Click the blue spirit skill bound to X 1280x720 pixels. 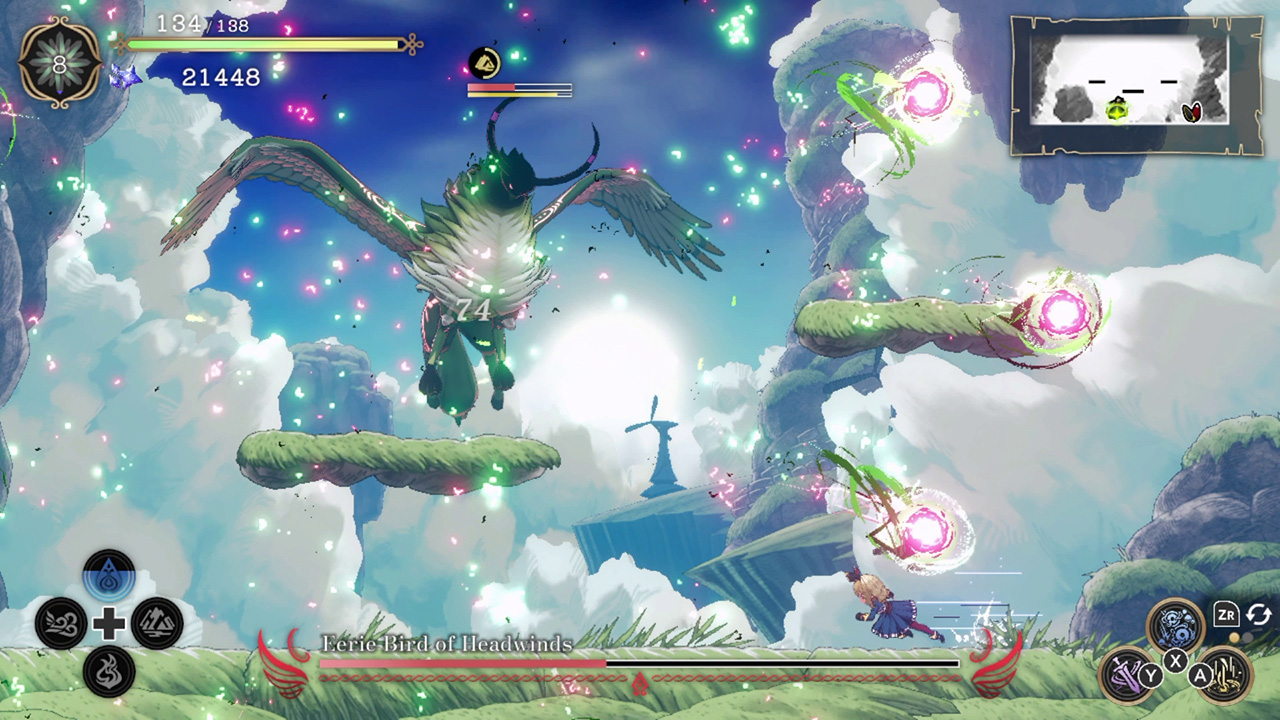tap(1174, 627)
